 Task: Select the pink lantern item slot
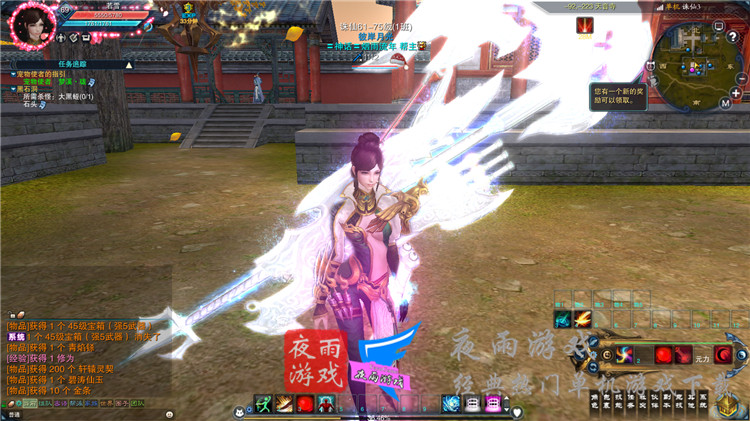tap(493, 403)
